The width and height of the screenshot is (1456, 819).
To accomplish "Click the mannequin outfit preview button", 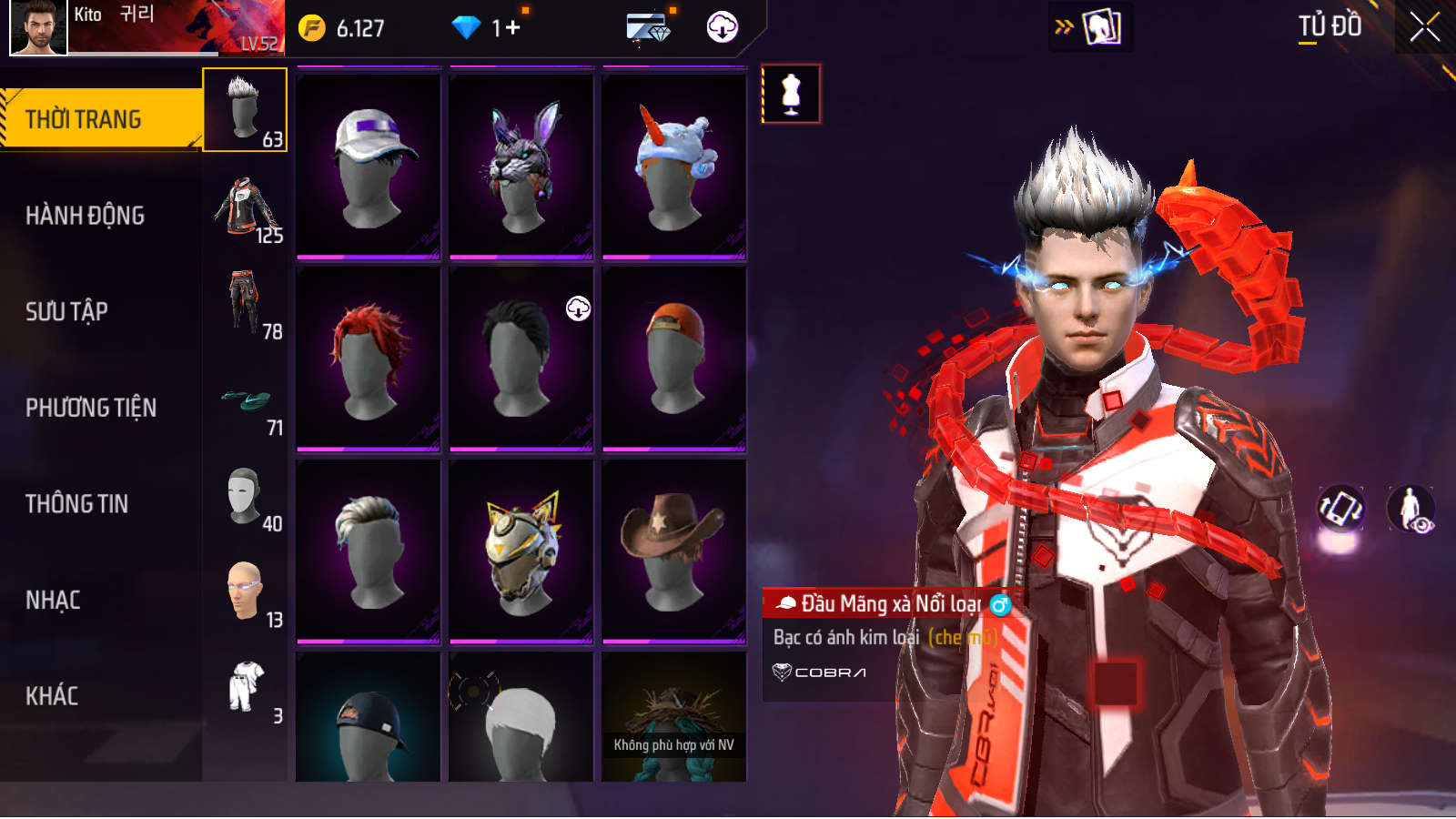I will [791, 94].
